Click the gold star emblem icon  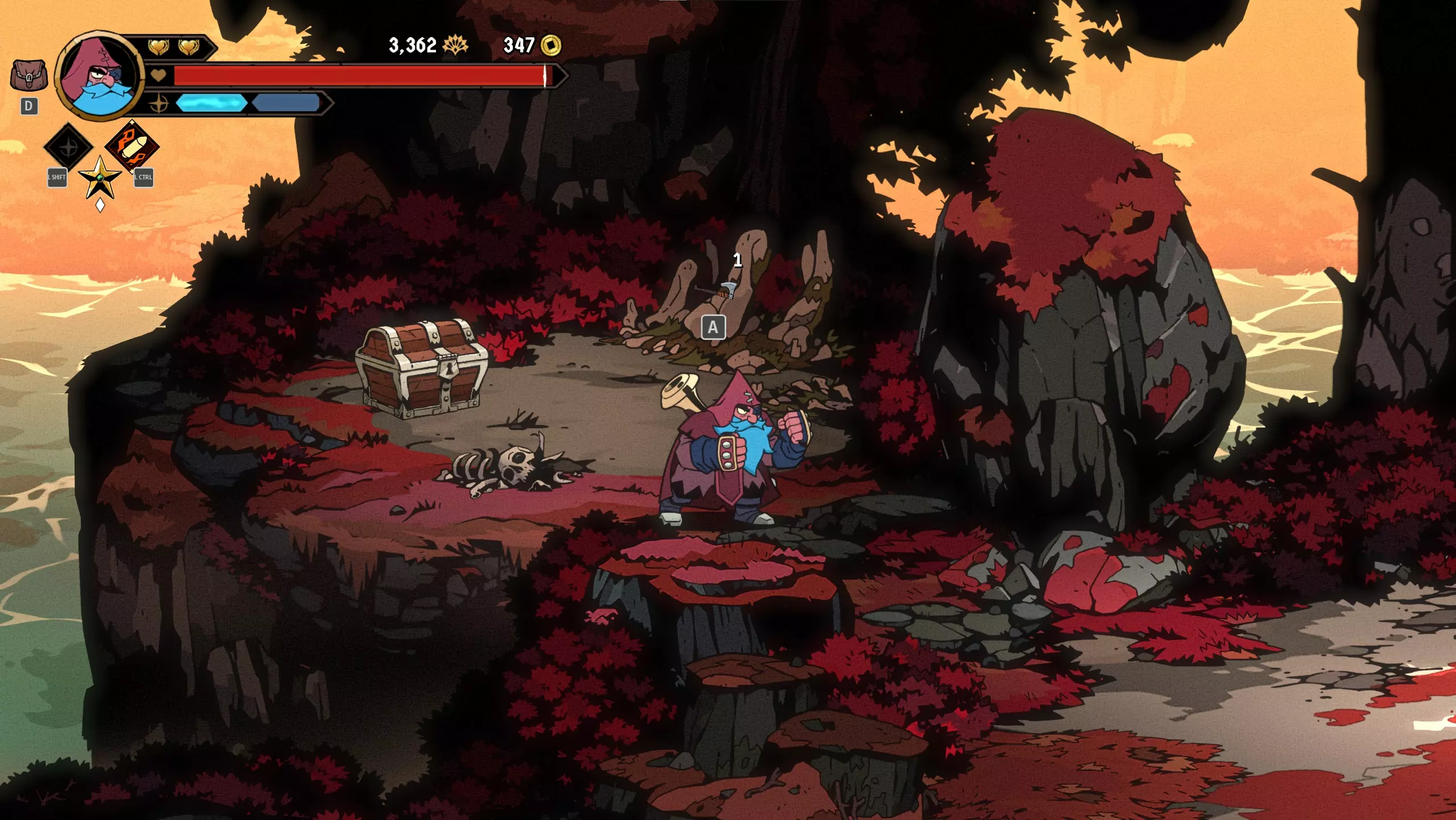pyautogui.click(x=100, y=178)
